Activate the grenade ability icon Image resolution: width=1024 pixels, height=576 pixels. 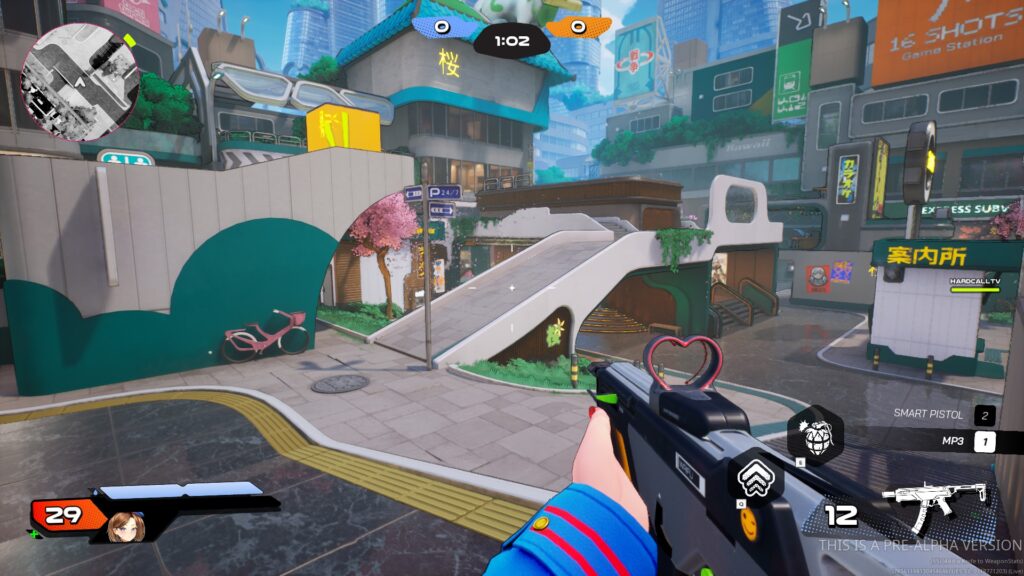pyautogui.click(x=814, y=435)
